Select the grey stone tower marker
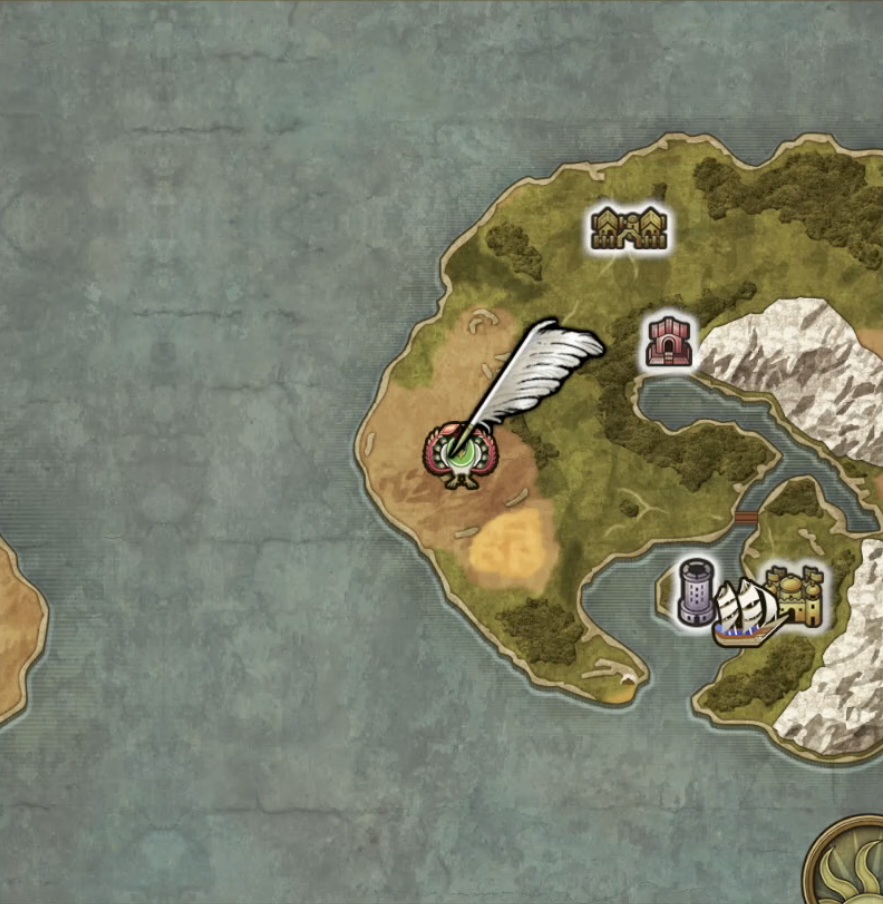Viewport: 883px width, 904px height. (x=696, y=593)
